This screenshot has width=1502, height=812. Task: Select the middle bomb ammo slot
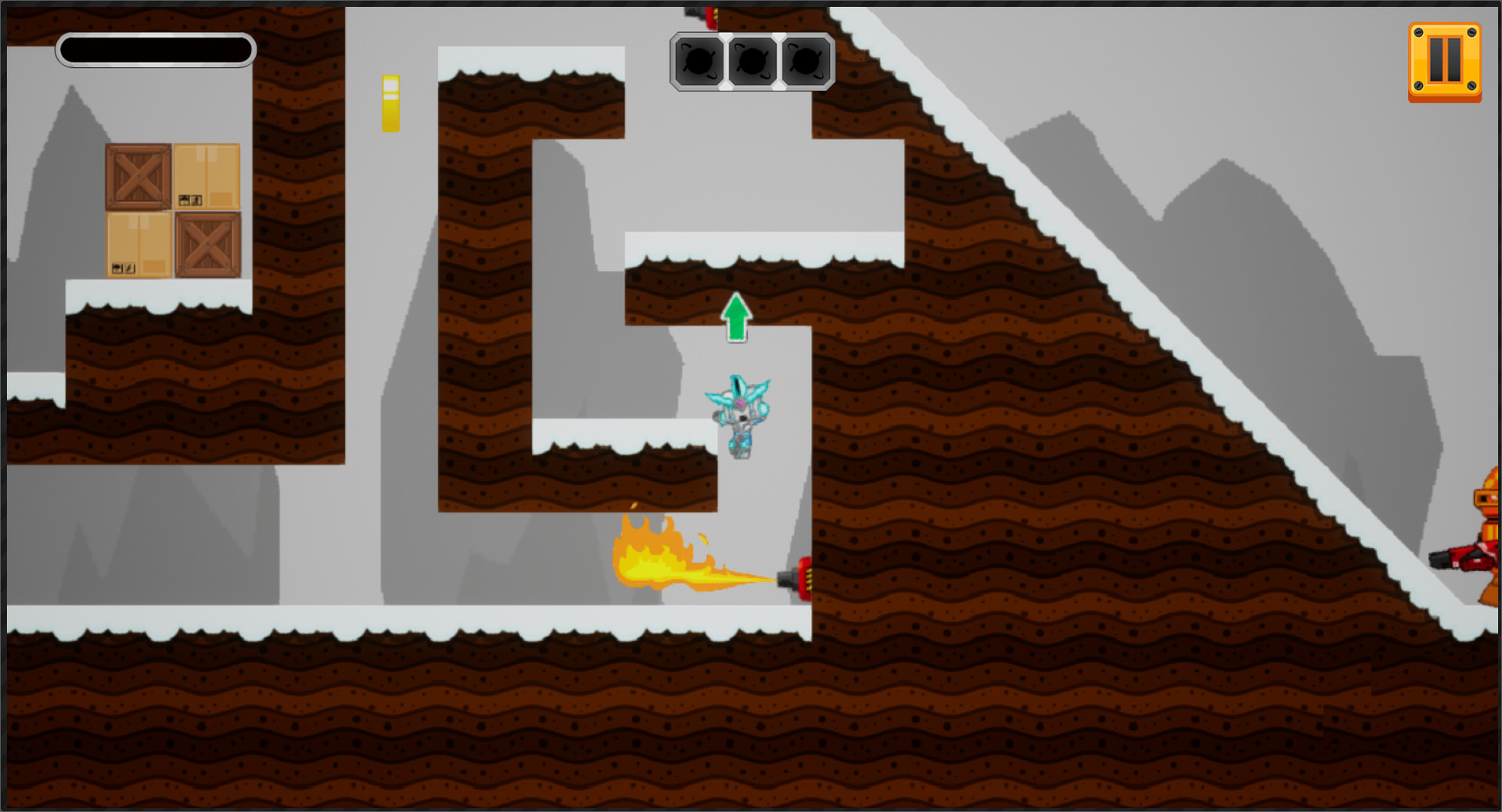[752, 59]
